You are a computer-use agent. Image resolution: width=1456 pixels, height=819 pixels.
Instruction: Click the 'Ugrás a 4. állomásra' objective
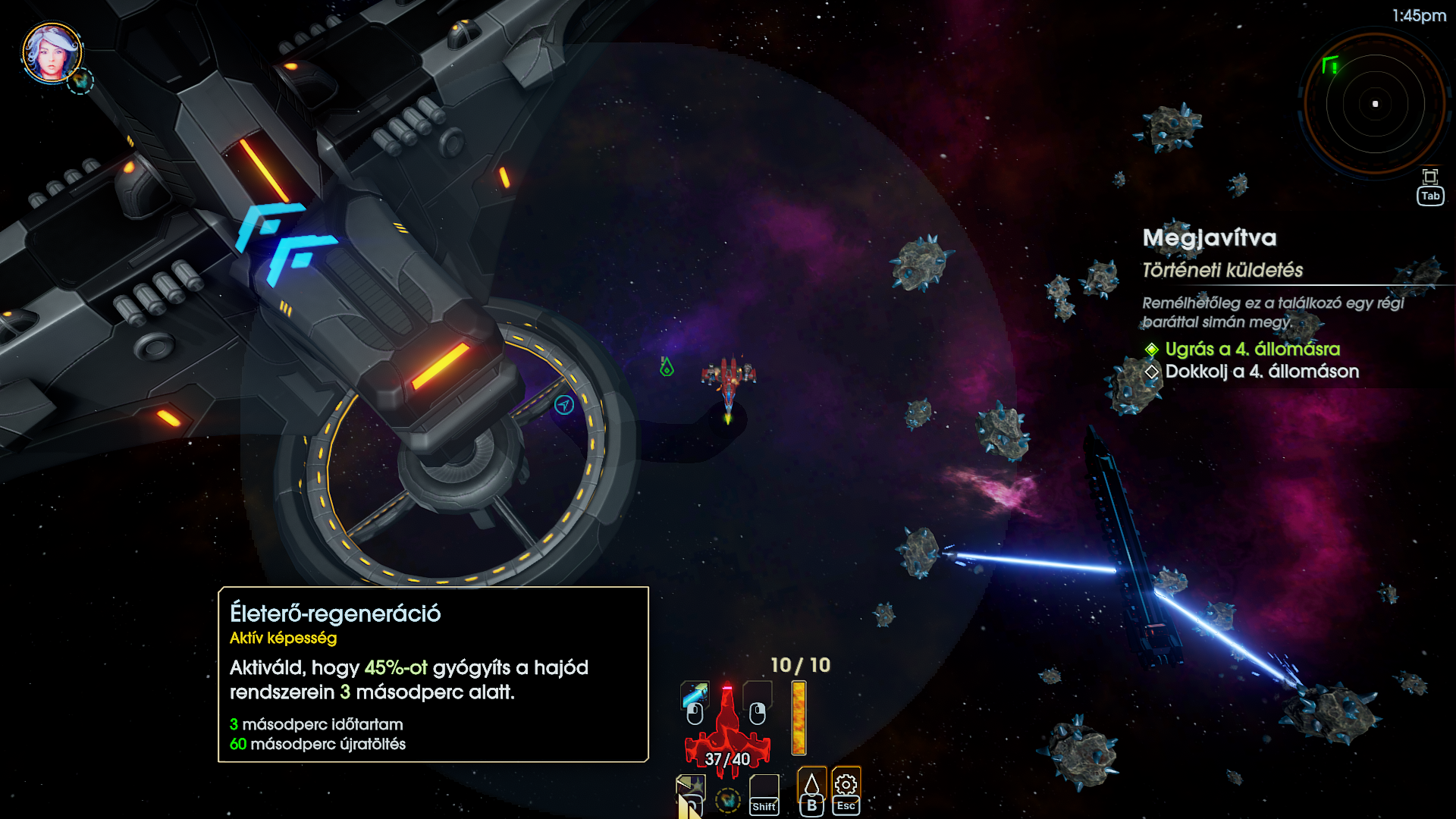(x=1252, y=349)
